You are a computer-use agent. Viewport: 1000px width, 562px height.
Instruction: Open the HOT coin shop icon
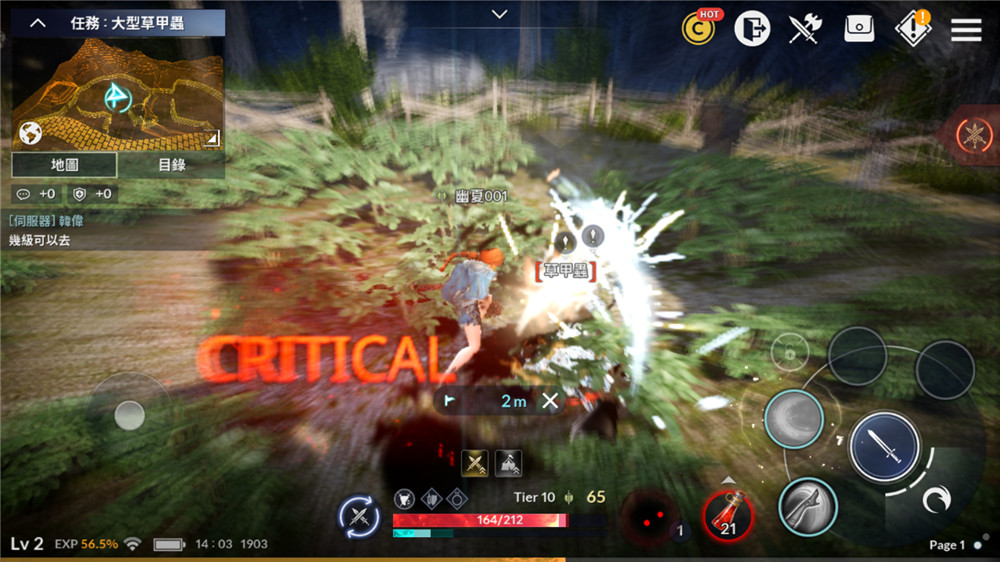698,28
